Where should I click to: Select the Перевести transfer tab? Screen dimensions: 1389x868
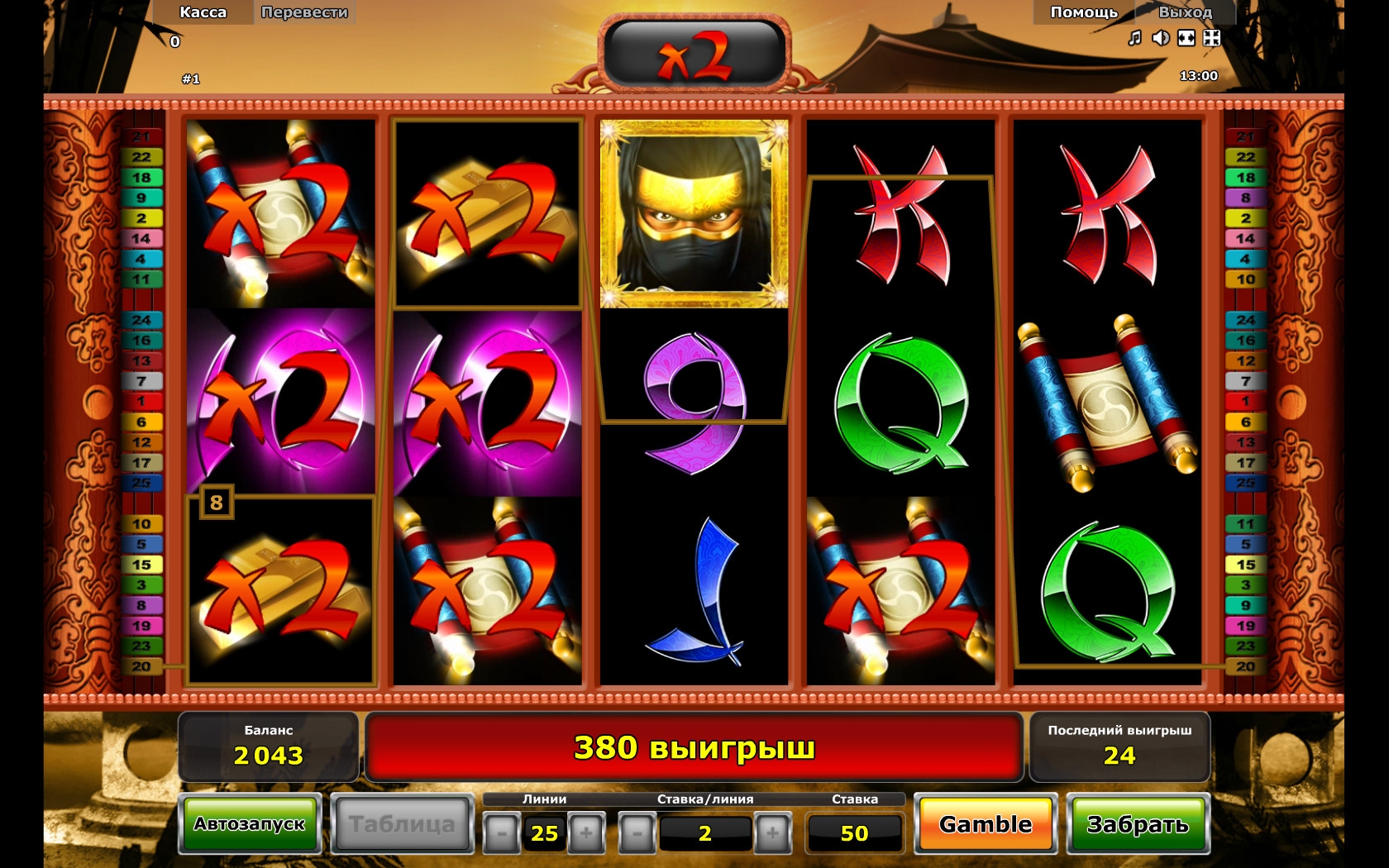[304, 12]
